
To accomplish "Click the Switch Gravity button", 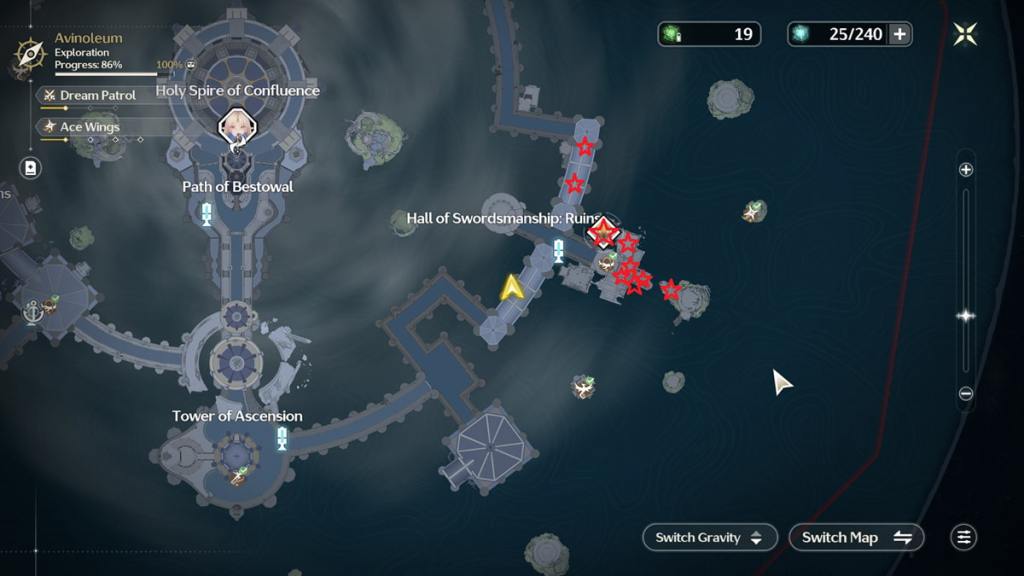I will (709, 537).
